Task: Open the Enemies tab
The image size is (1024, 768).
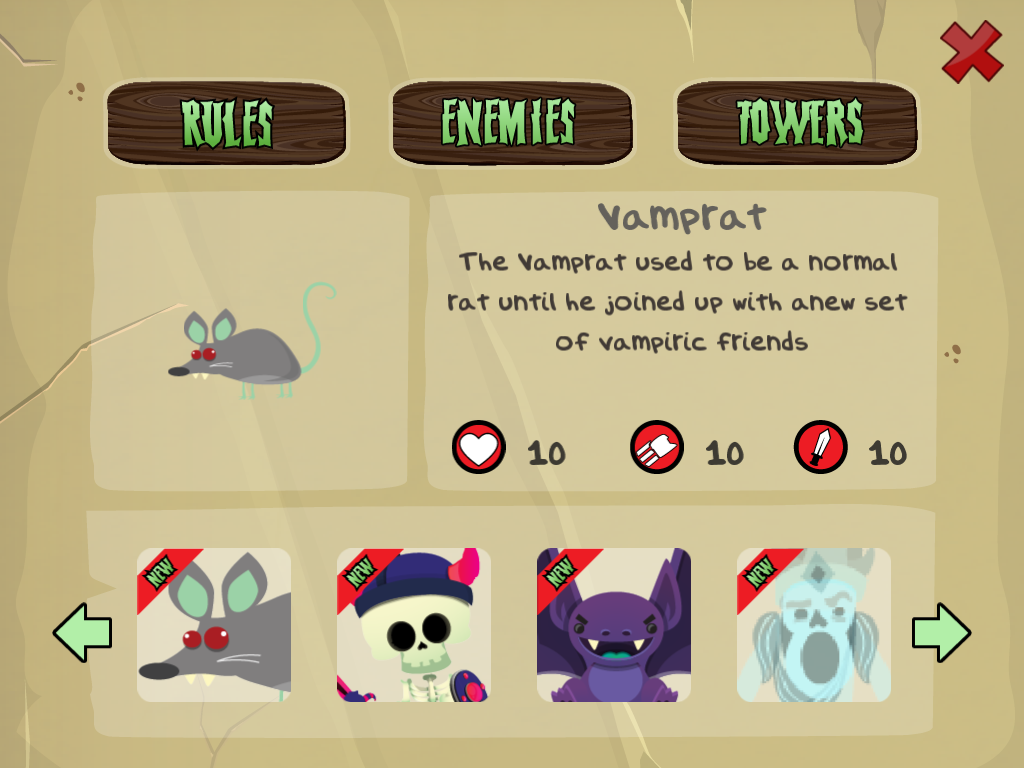Action: point(511,123)
